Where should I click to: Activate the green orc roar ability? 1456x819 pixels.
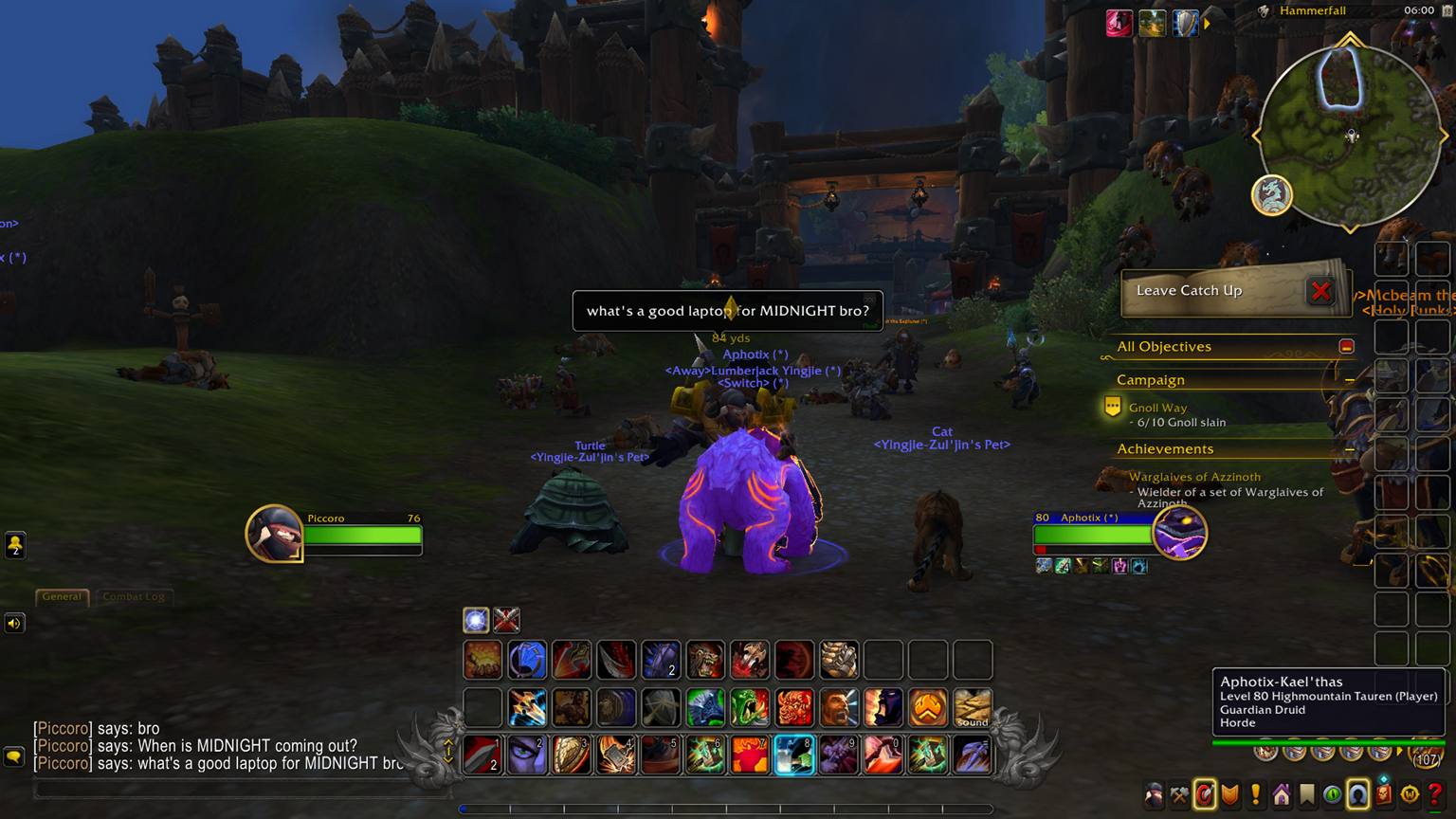point(750,707)
